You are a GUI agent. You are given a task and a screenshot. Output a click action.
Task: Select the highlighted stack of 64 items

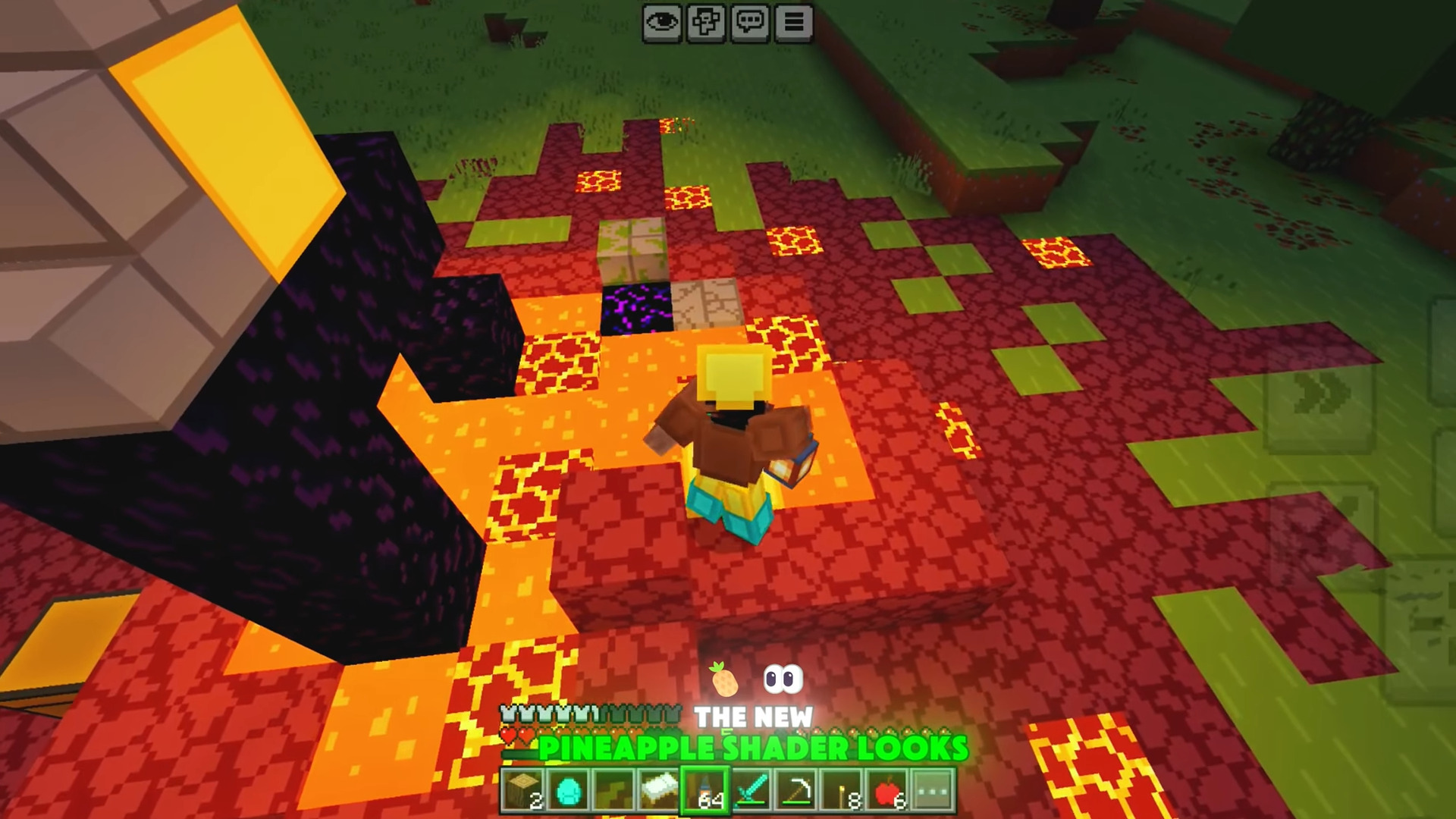(705, 791)
